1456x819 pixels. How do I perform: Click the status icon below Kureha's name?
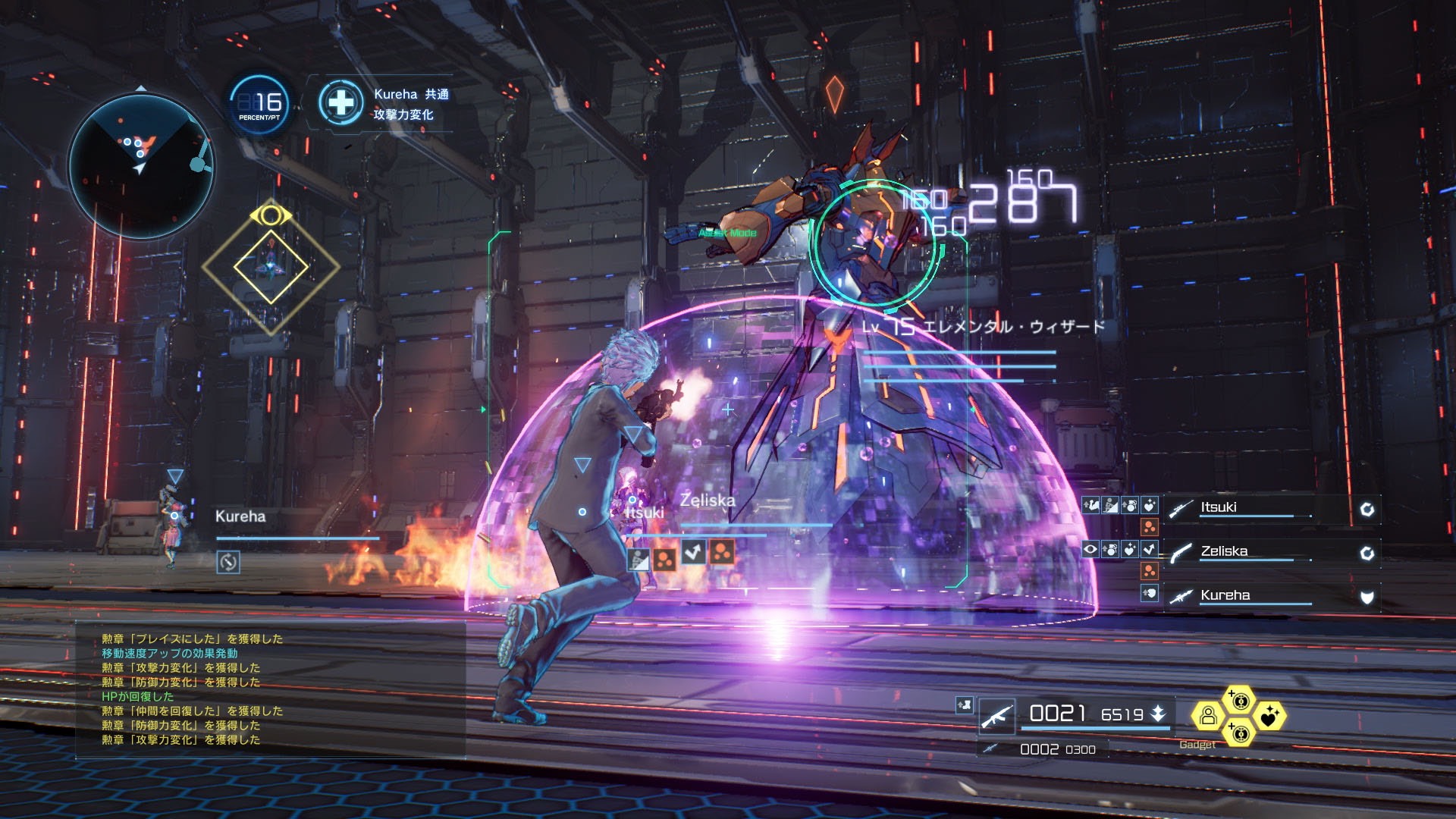tap(228, 562)
